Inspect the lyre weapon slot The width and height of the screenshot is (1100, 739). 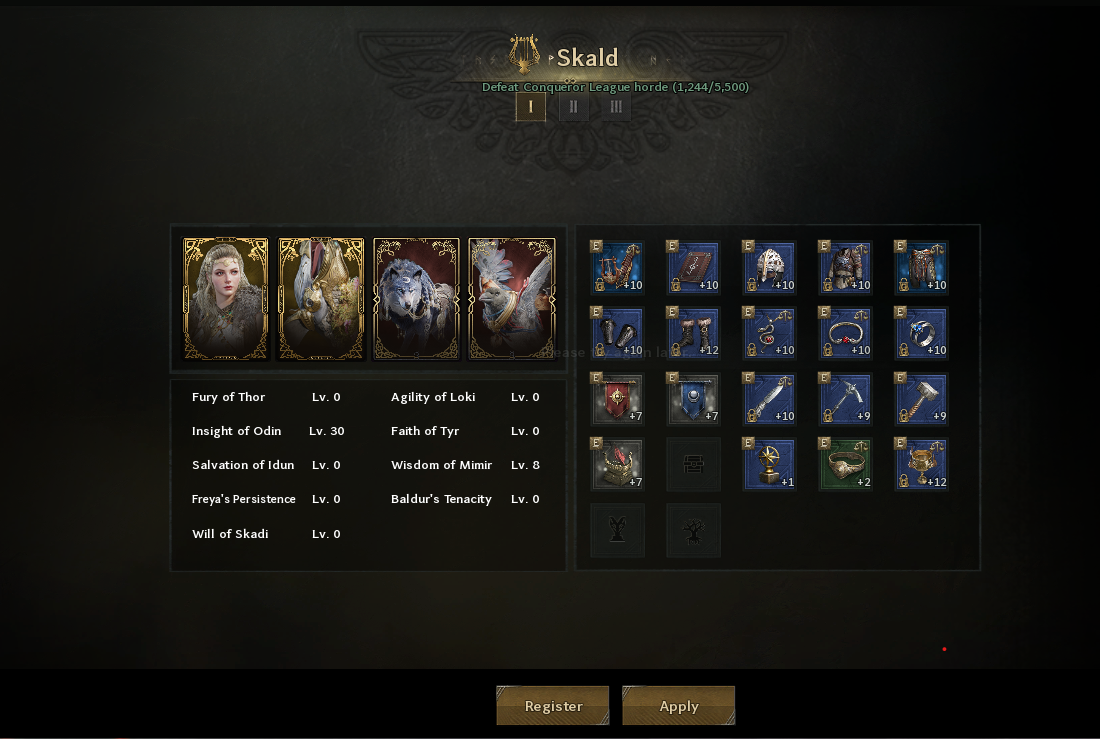click(618, 267)
